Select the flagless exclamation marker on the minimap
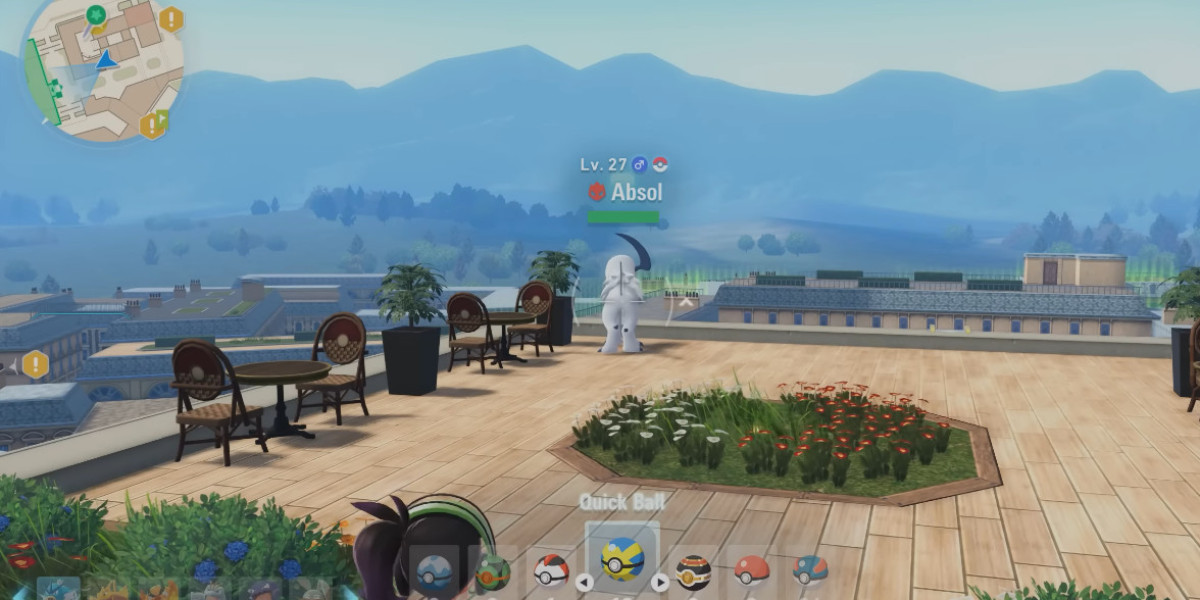Image resolution: width=1200 pixels, height=600 pixels. [x=171, y=19]
